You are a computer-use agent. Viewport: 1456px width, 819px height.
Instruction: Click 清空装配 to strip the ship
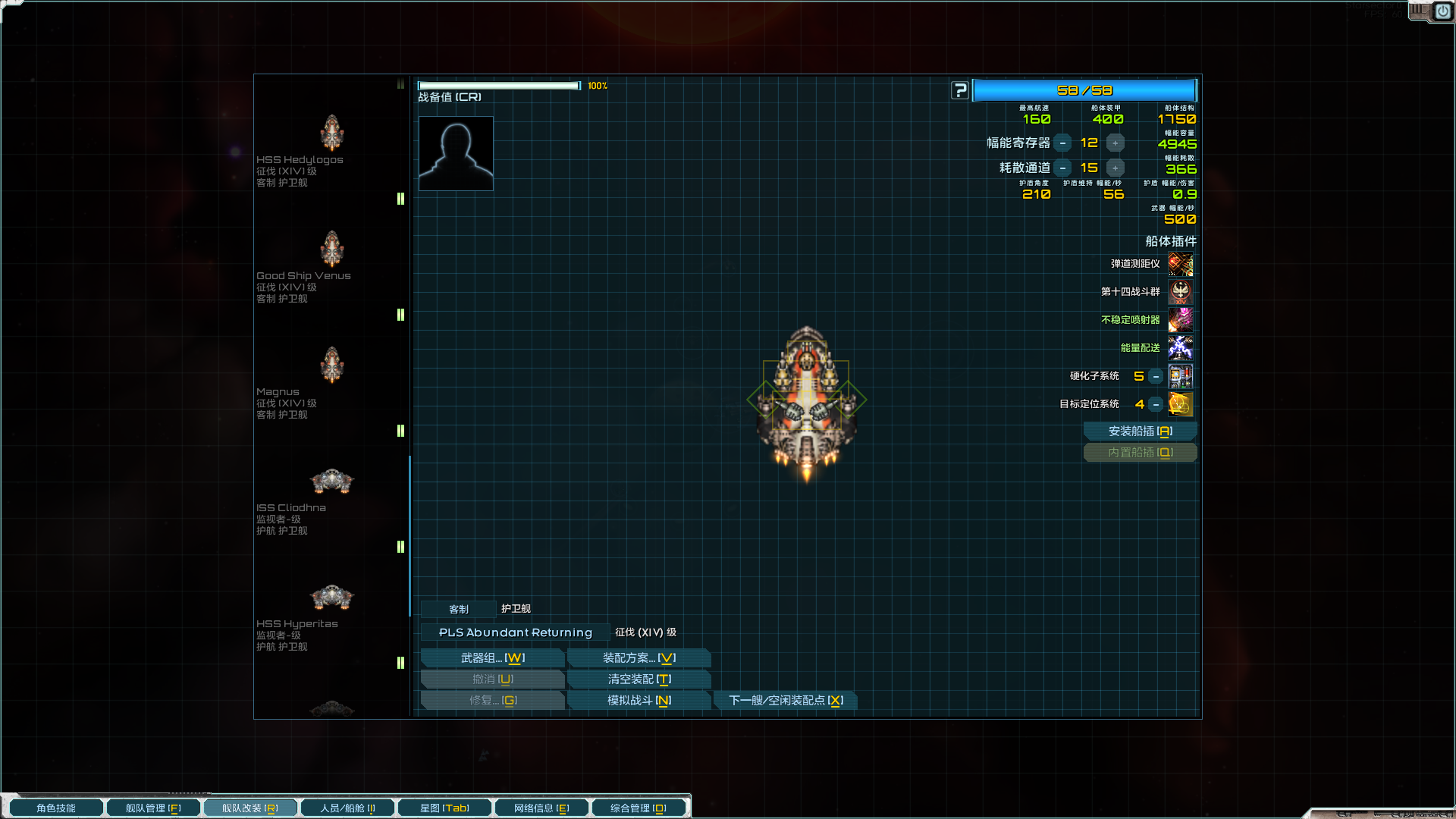pyautogui.click(x=639, y=679)
